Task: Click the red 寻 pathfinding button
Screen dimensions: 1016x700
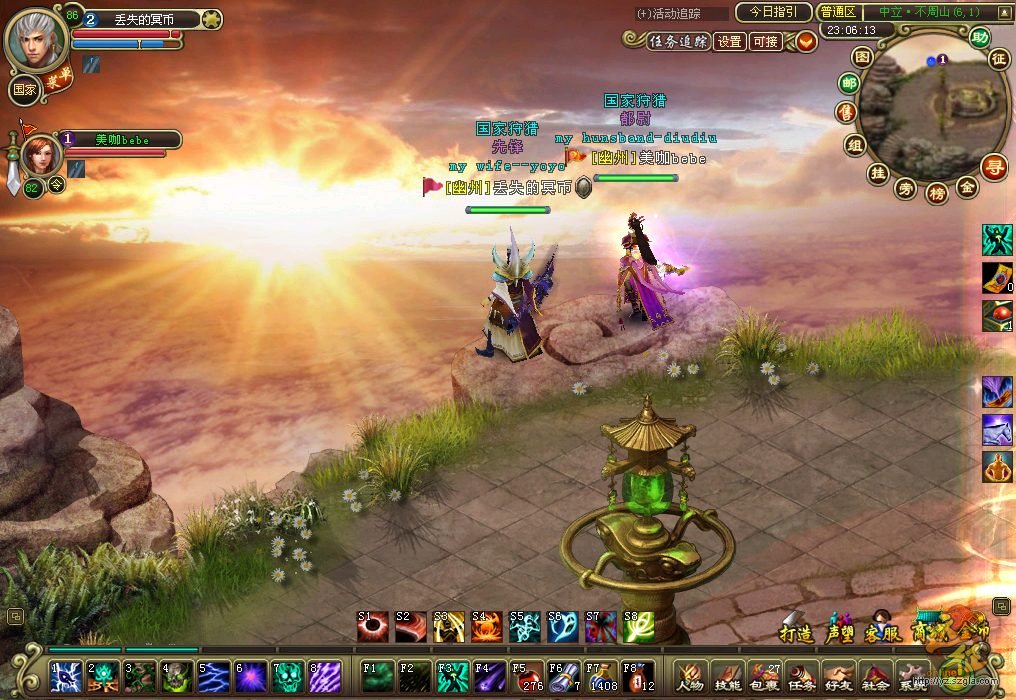Action: tap(994, 166)
